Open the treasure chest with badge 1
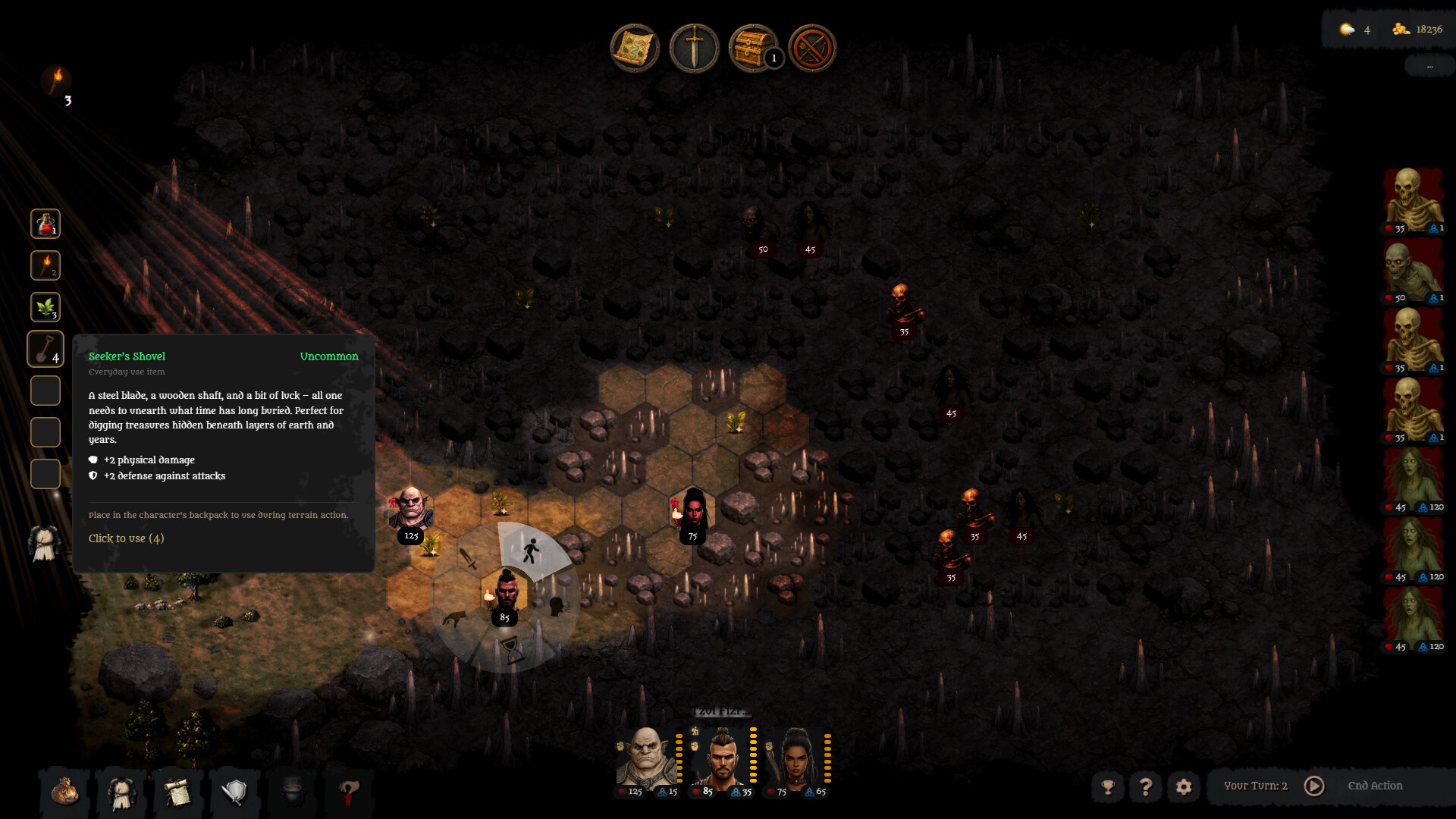The image size is (1456, 819). (753, 49)
